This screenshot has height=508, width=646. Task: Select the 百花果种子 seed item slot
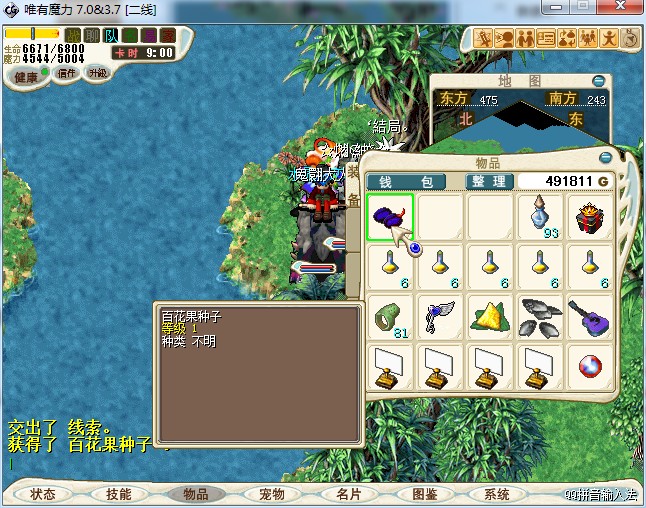pos(389,217)
